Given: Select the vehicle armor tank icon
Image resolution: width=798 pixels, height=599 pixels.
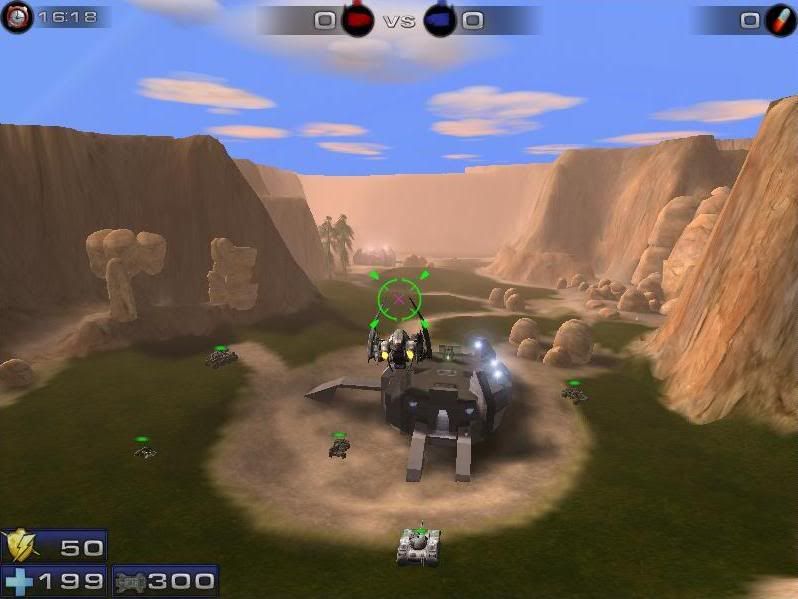Looking at the screenshot, I should pos(131,581).
